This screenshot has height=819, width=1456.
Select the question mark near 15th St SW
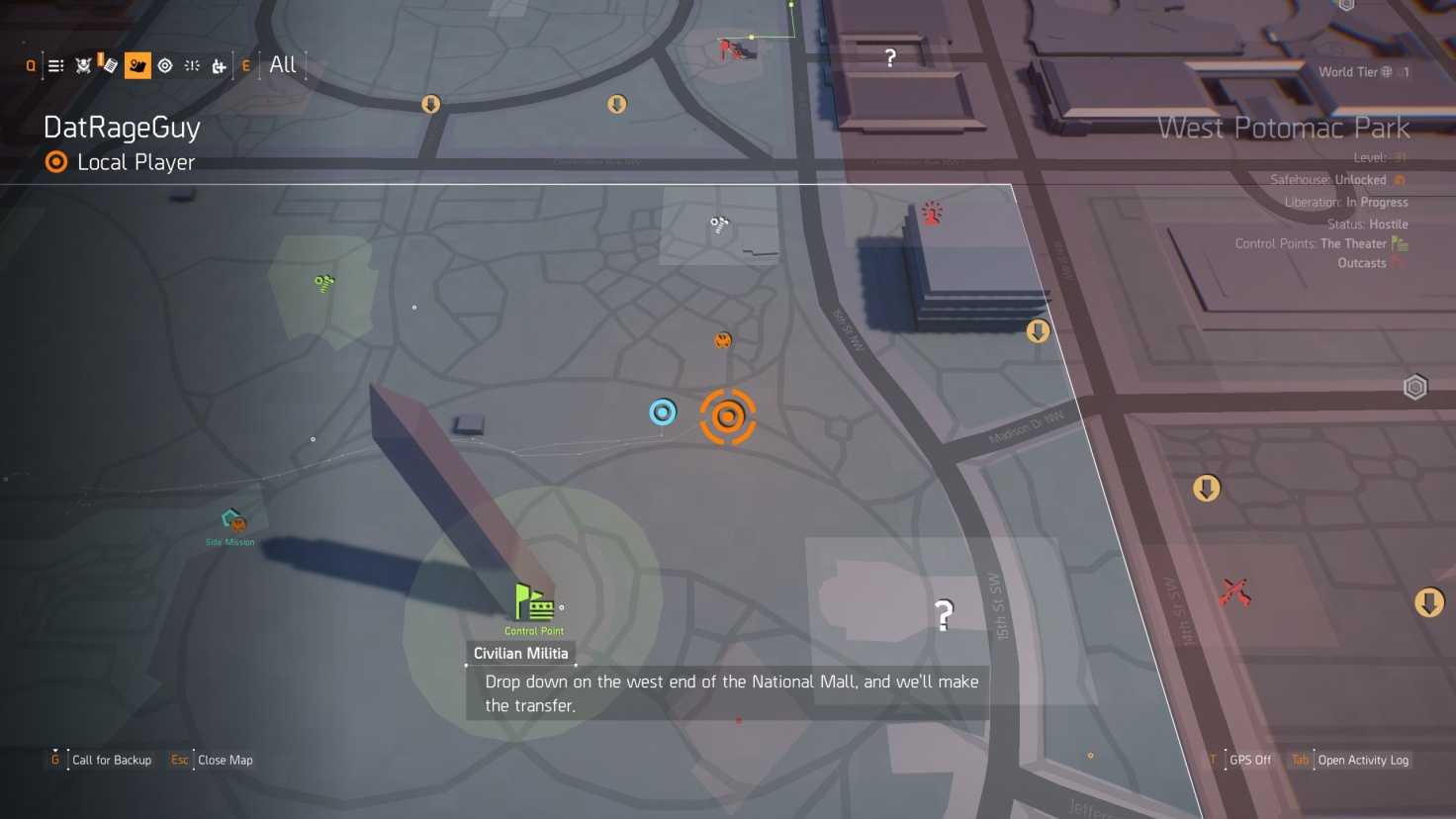tap(944, 615)
